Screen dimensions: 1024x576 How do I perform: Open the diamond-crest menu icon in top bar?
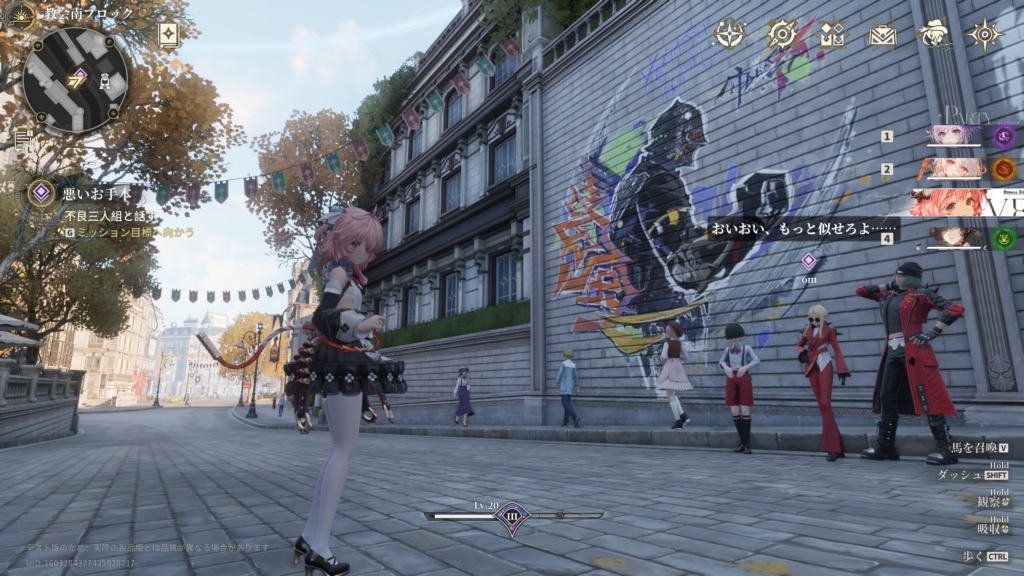[x=833, y=35]
